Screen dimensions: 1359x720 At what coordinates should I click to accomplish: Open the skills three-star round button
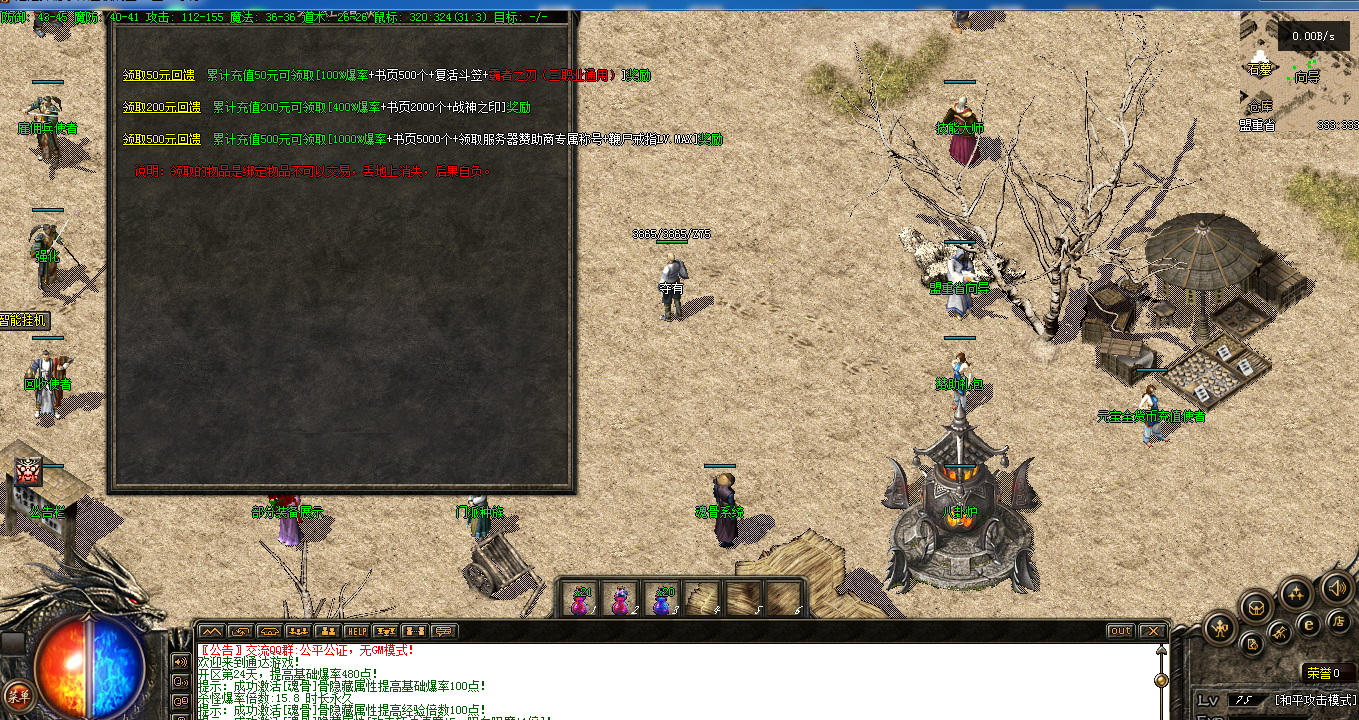1297,594
